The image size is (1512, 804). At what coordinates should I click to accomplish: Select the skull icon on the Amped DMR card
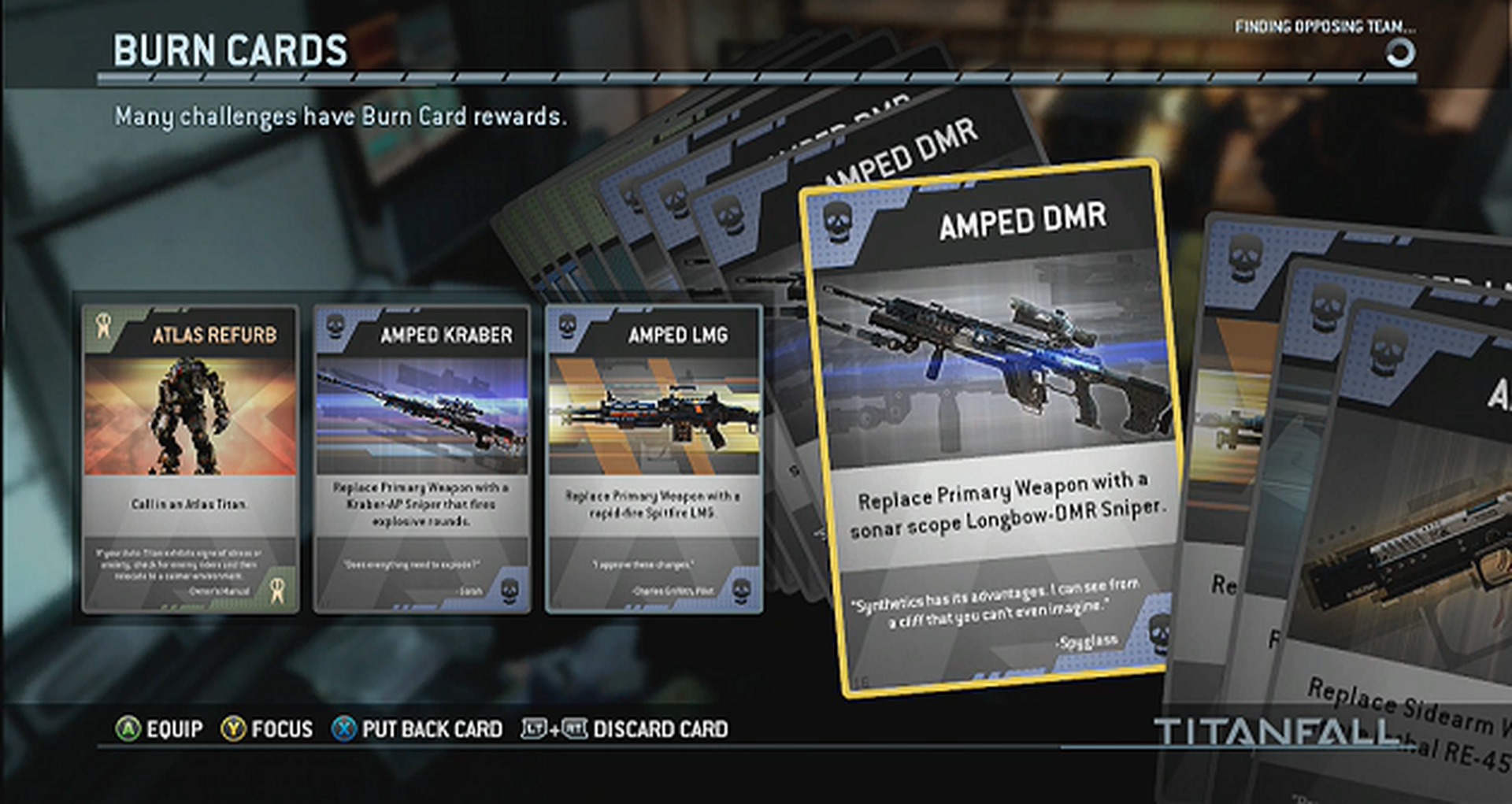click(x=838, y=221)
